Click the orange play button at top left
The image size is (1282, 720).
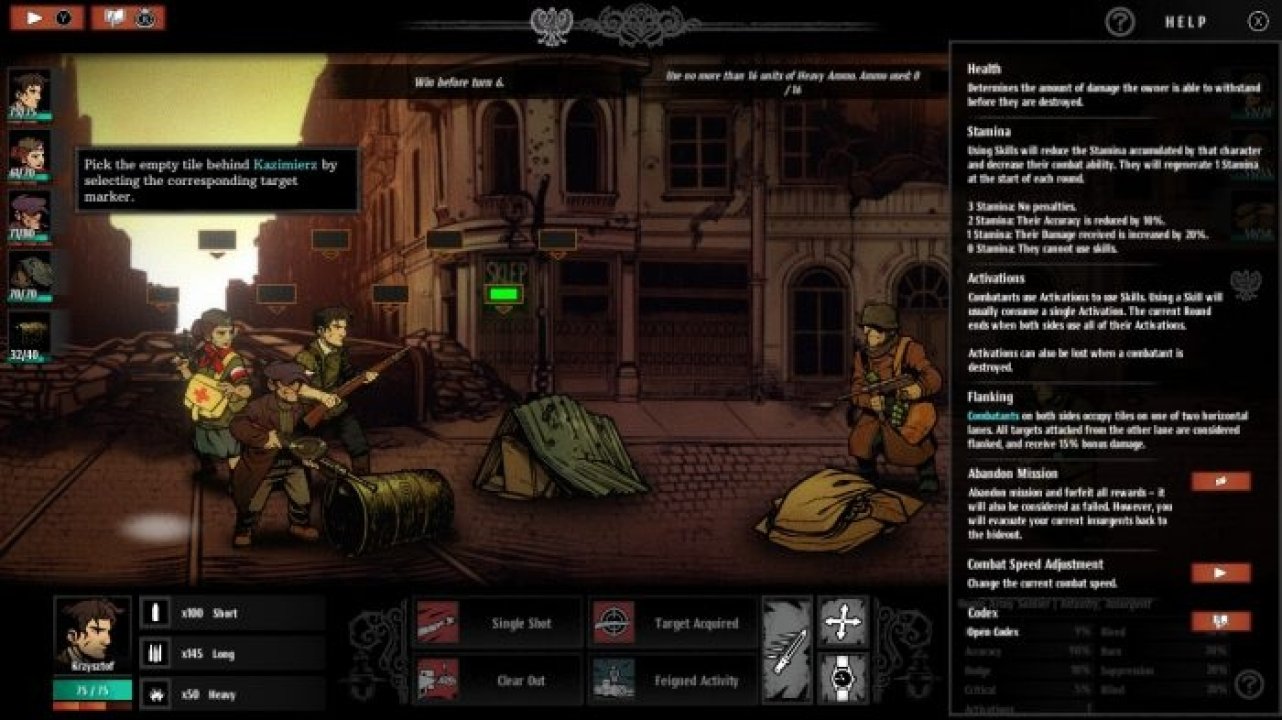(x=47, y=18)
